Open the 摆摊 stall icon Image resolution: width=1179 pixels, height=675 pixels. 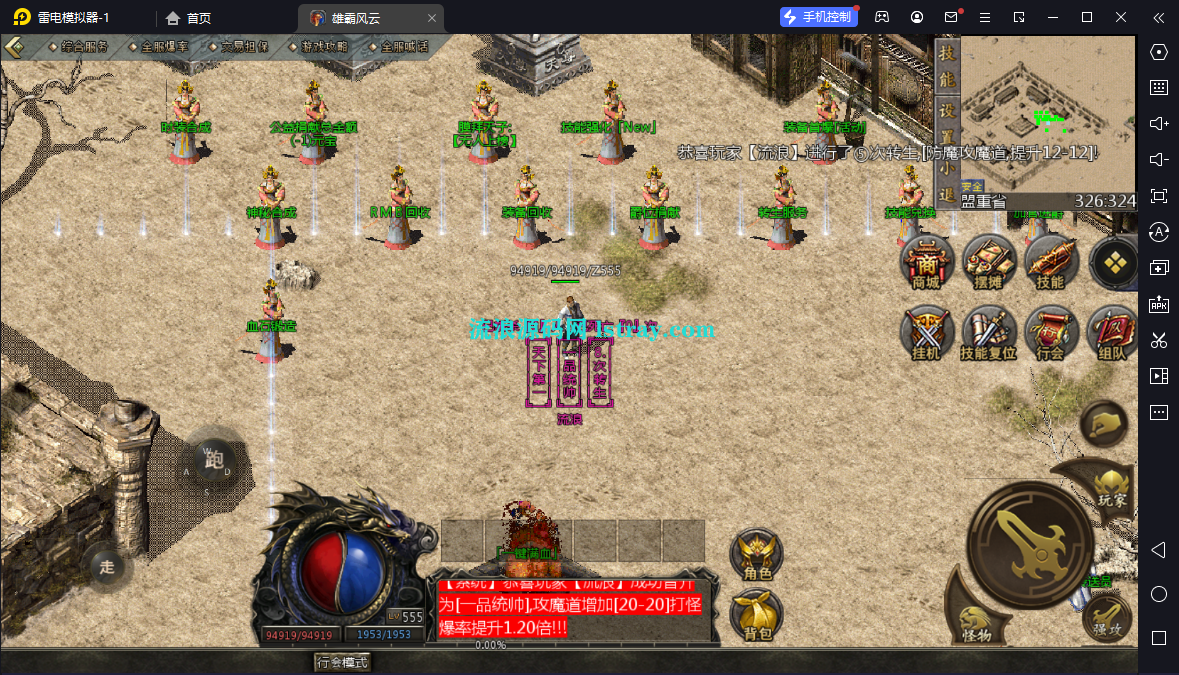point(988,263)
